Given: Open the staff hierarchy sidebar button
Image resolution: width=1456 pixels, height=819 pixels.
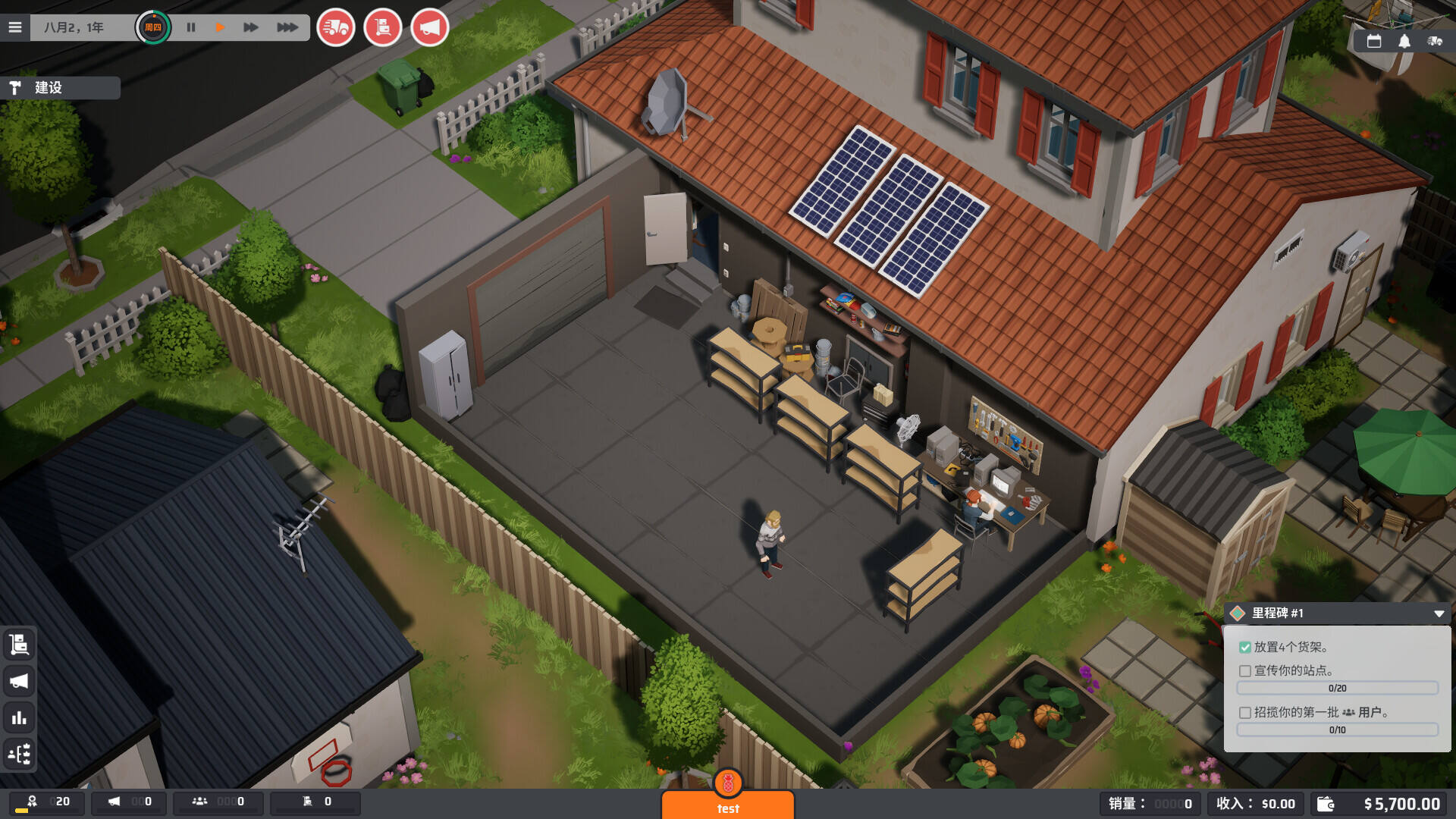Looking at the screenshot, I should pos(19,754).
